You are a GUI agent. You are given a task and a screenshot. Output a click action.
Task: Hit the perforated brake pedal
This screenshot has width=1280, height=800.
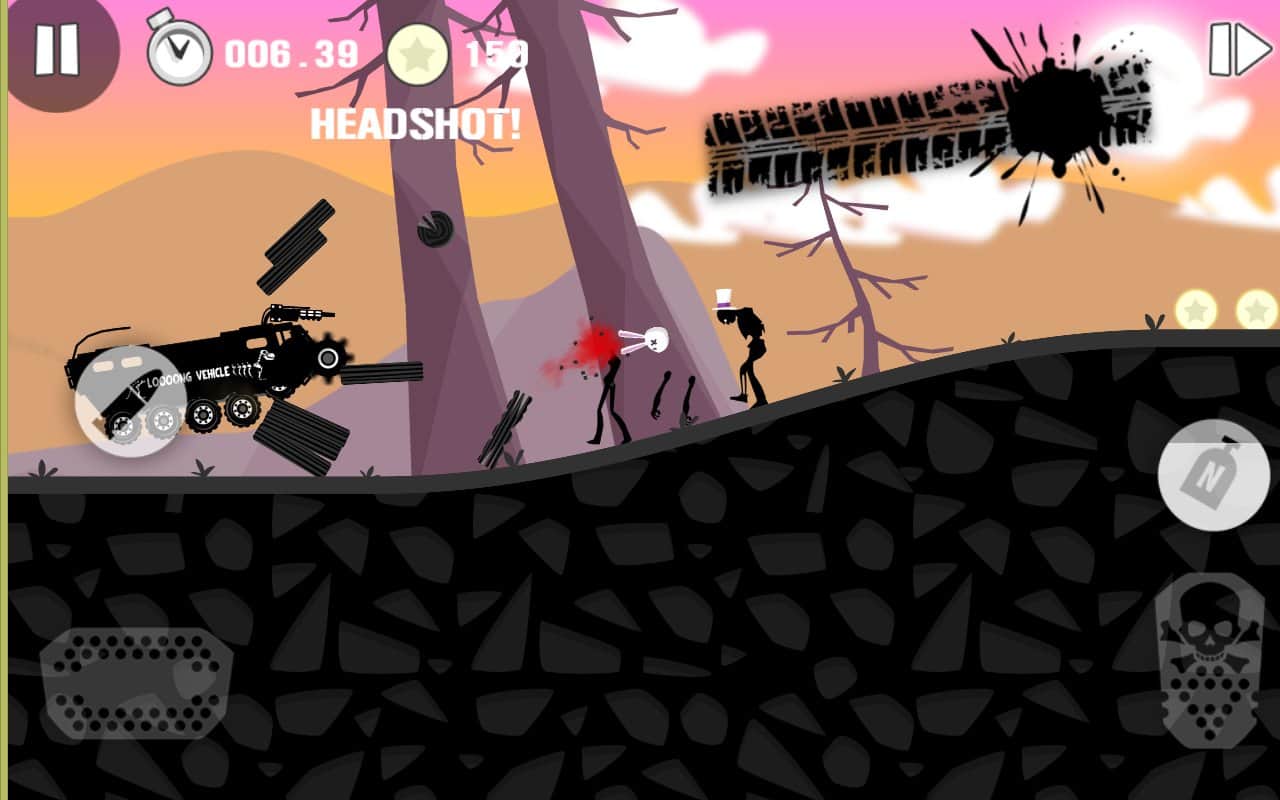tap(137, 680)
